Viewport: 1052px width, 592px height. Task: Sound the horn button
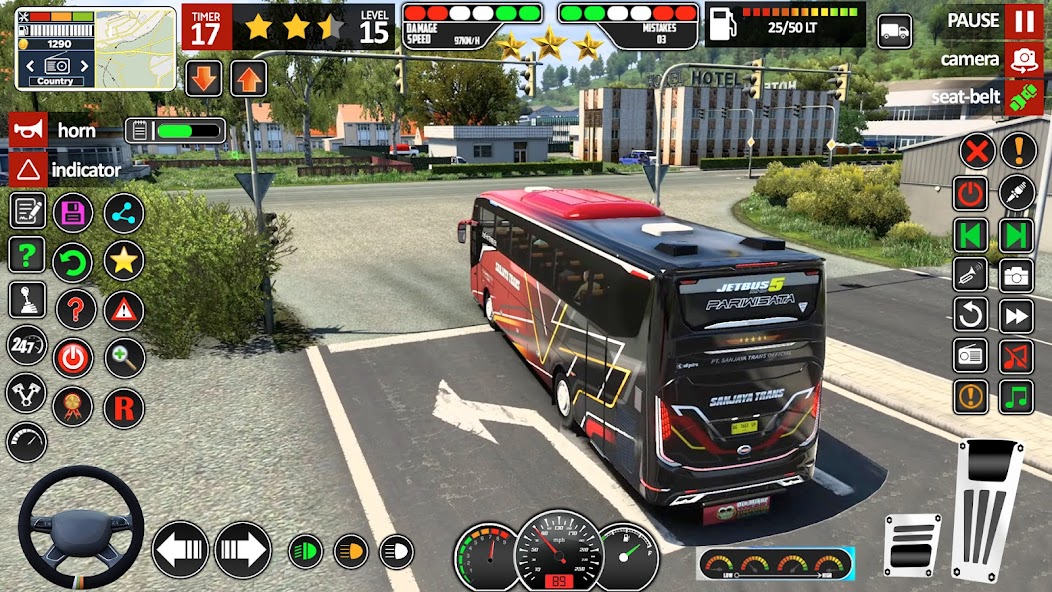click(x=28, y=130)
